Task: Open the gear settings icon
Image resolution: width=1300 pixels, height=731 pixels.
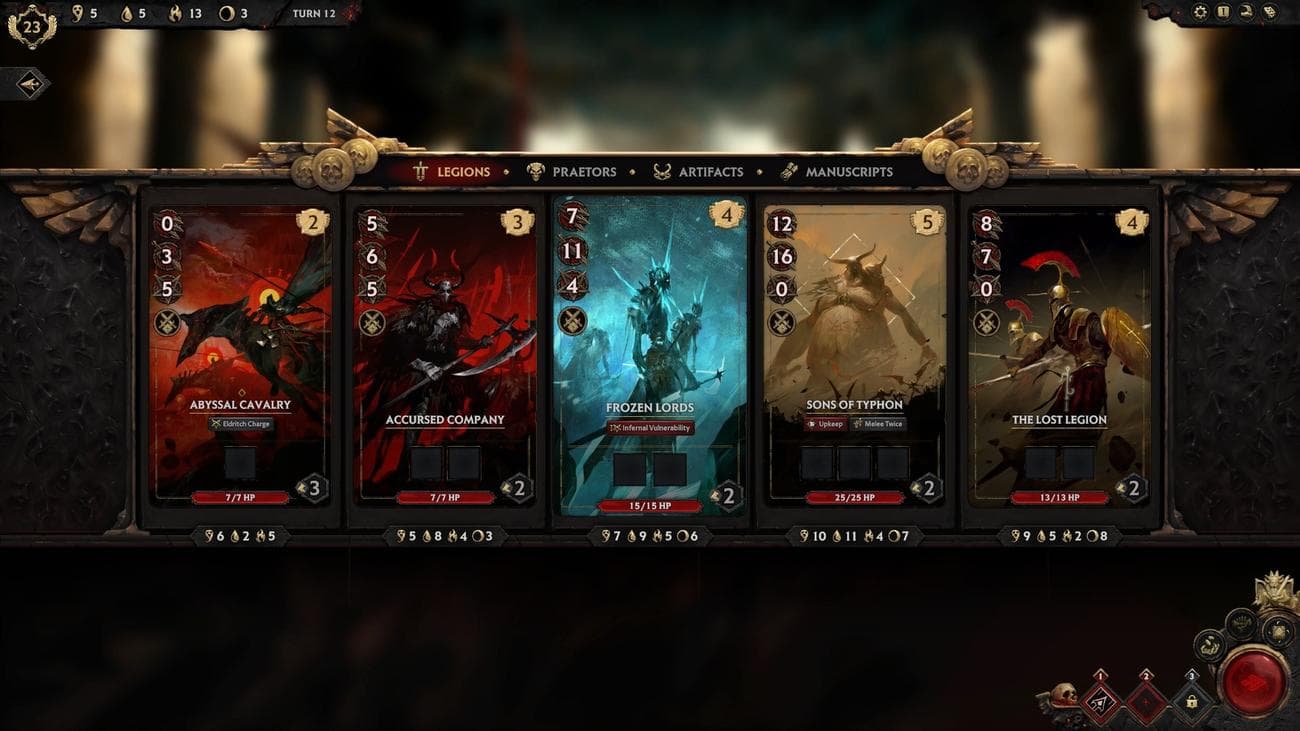Action: 1201,12
